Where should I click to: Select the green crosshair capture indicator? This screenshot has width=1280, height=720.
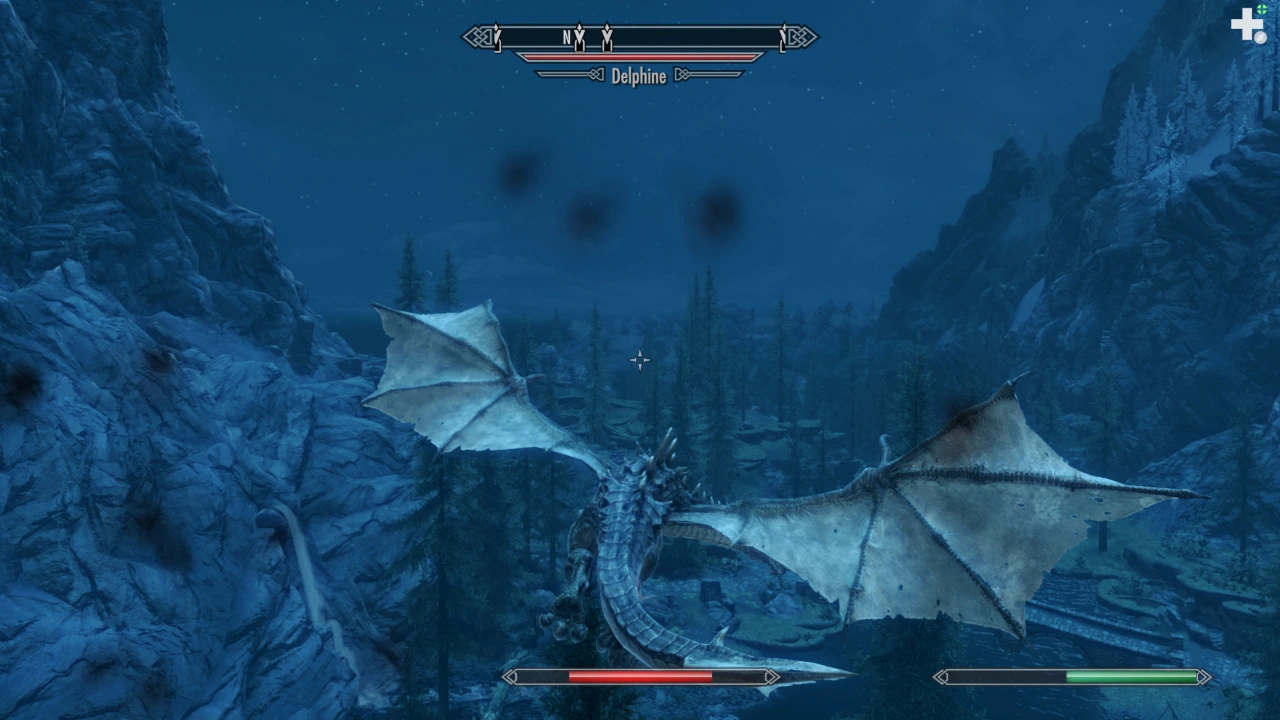[x=1260, y=9]
